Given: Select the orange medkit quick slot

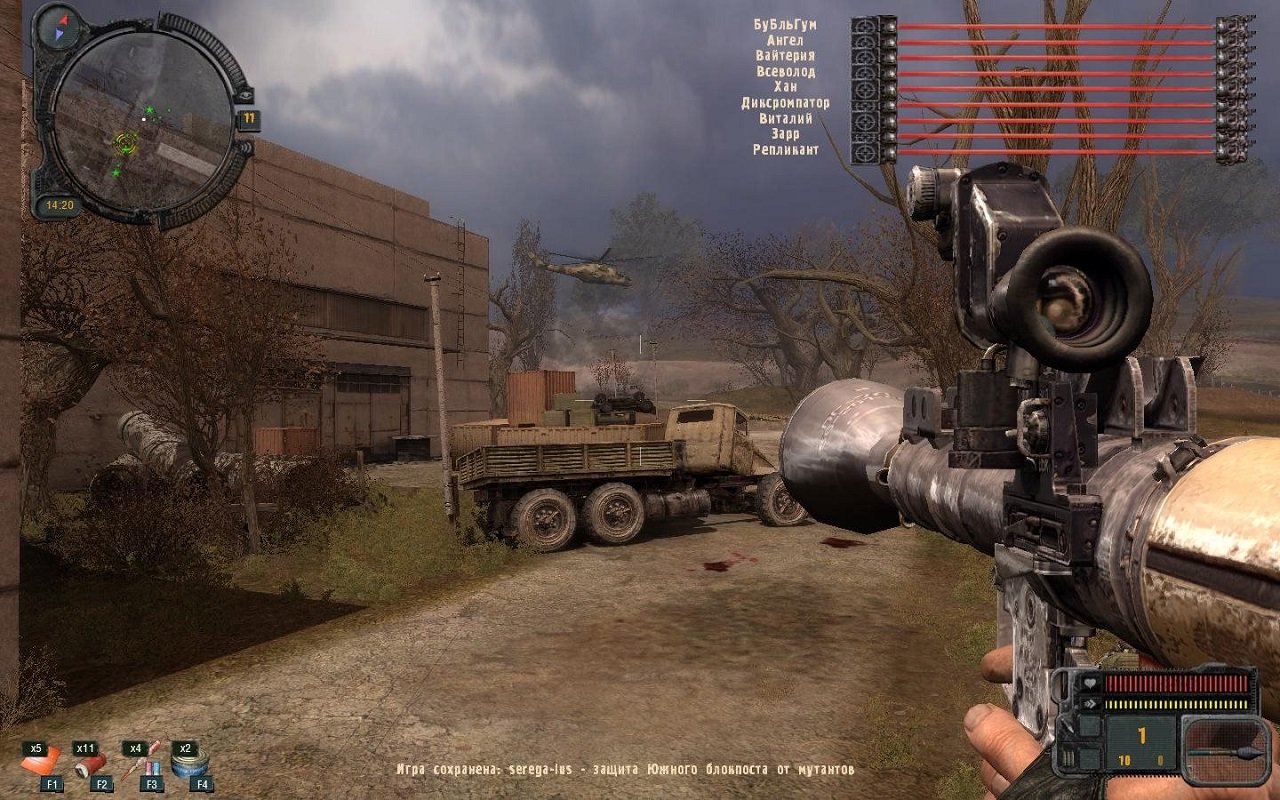Looking at the screenshot, I should [42, 764].
